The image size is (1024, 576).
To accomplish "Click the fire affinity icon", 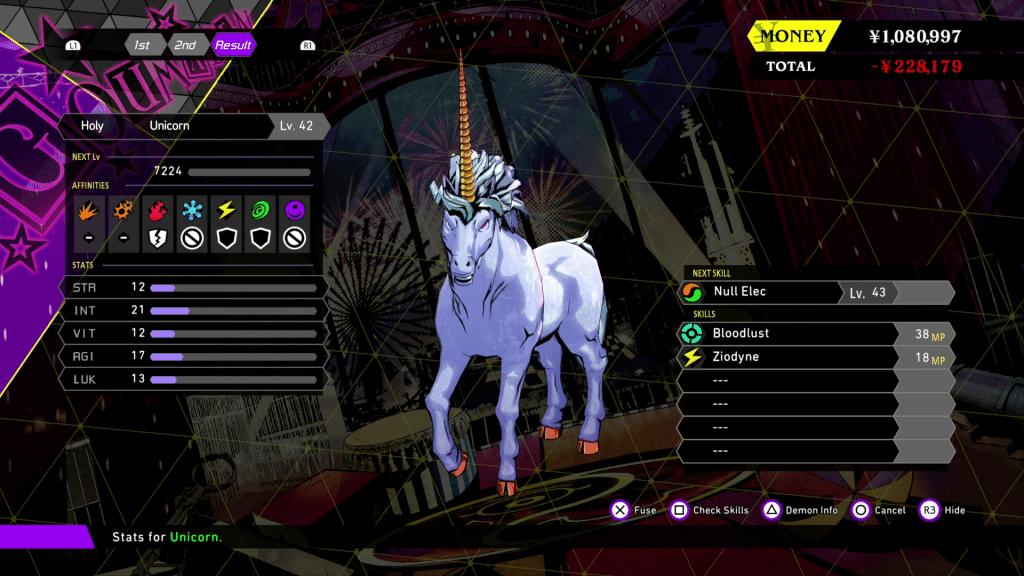I will (x=89, y=211).
